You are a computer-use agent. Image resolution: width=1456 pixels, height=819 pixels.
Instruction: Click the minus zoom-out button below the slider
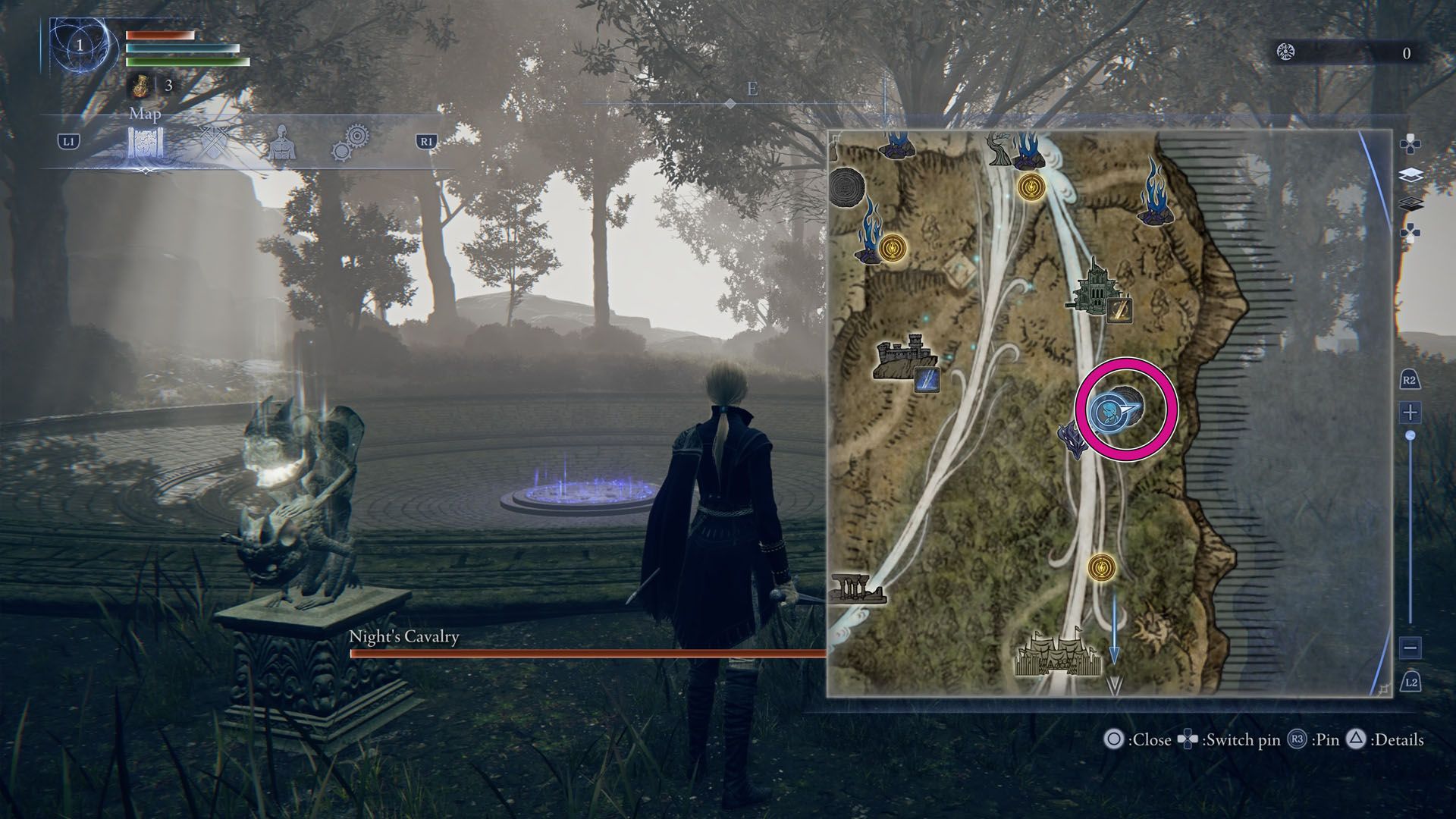pyautogui.click(x=1412, y=648)
